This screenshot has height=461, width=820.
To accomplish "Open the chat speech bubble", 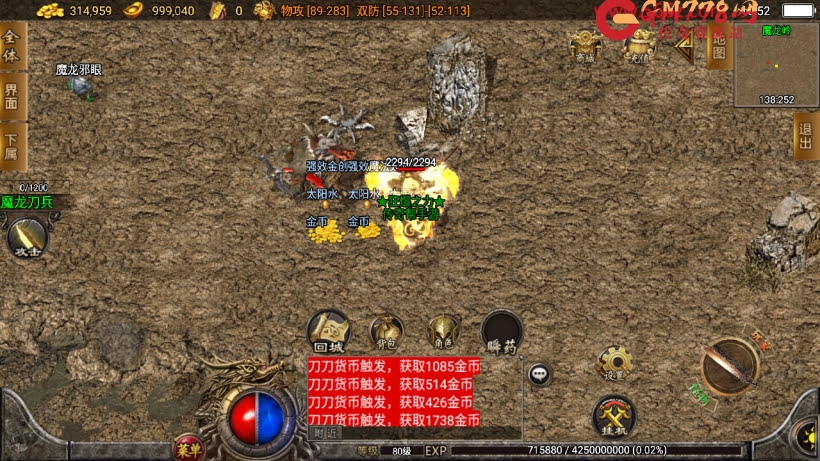I will click(540, 374).
